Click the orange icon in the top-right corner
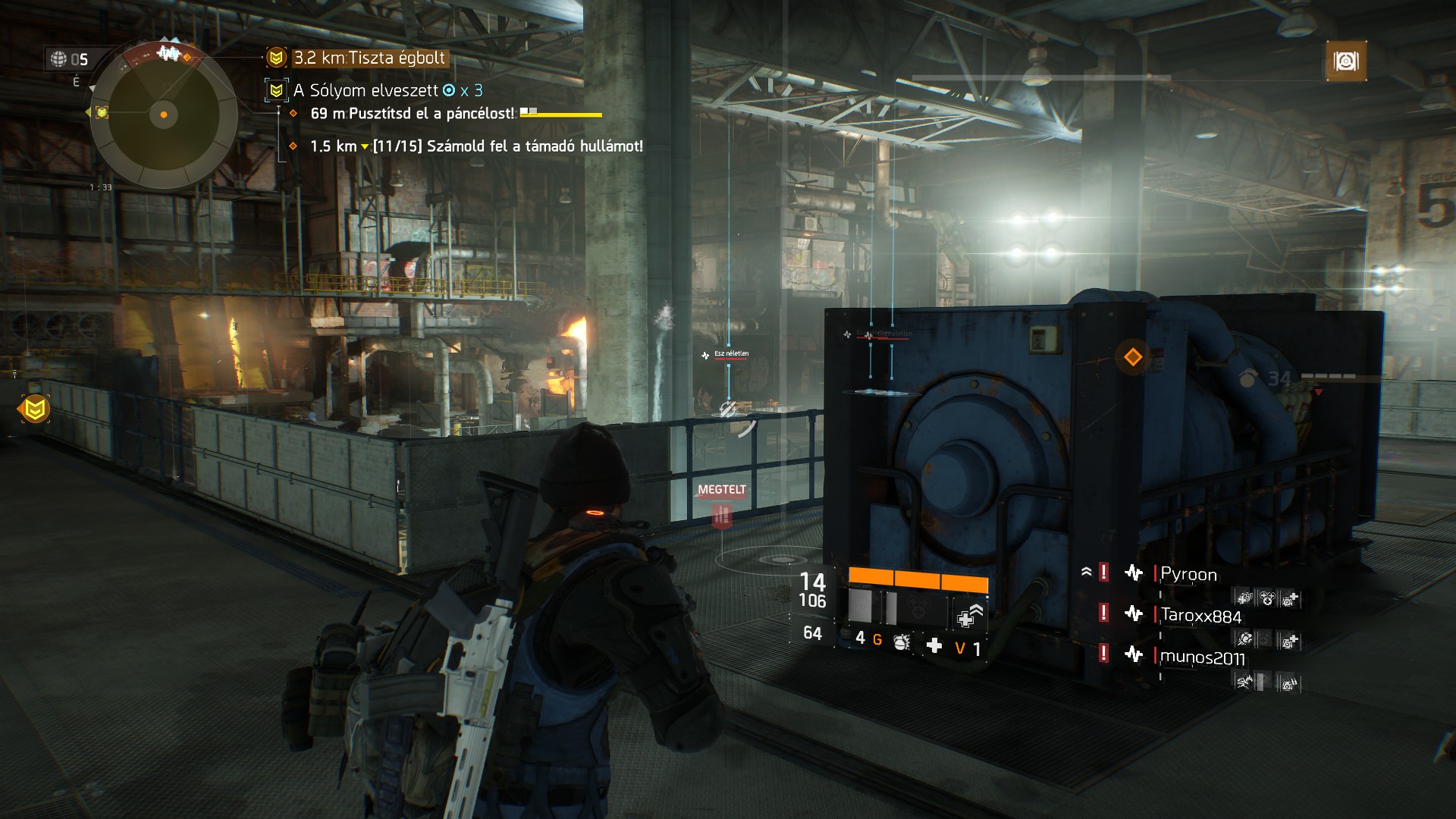Screen dimensions: 1456x819 click(x=1346, y=61)
